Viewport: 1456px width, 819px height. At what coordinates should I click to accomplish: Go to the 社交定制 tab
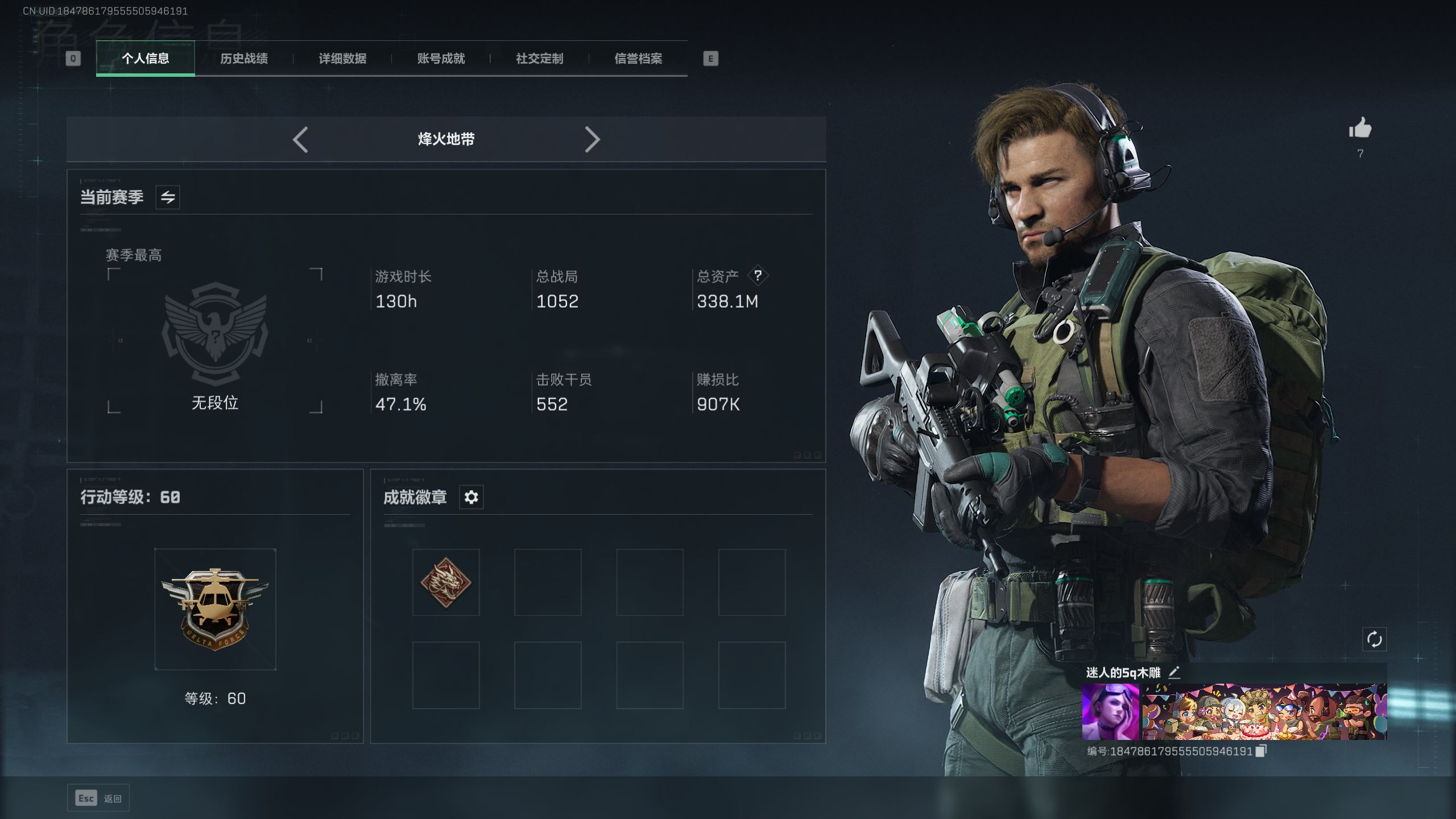[539, 59]
